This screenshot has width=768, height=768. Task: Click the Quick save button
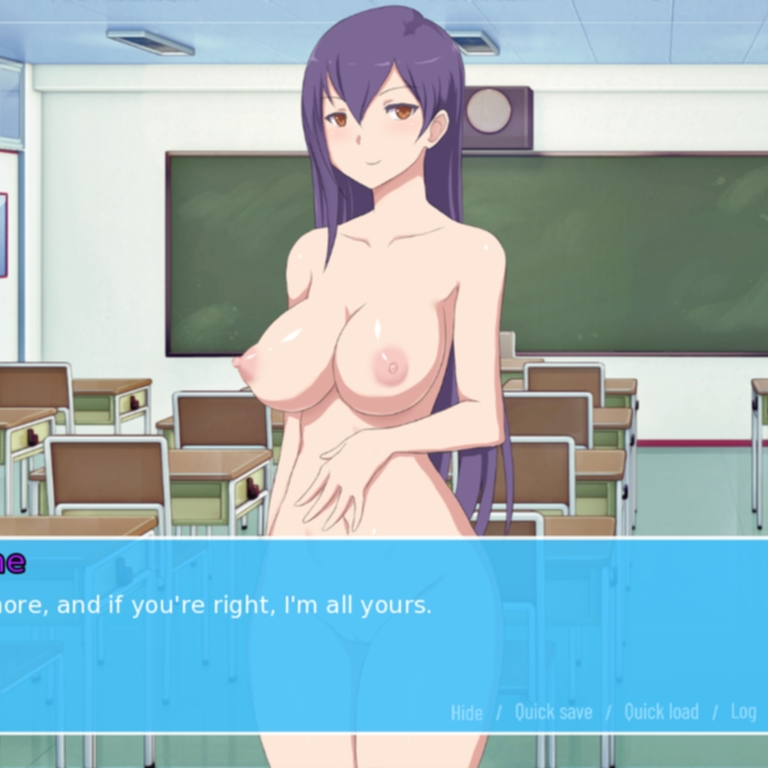coord(553,712)
